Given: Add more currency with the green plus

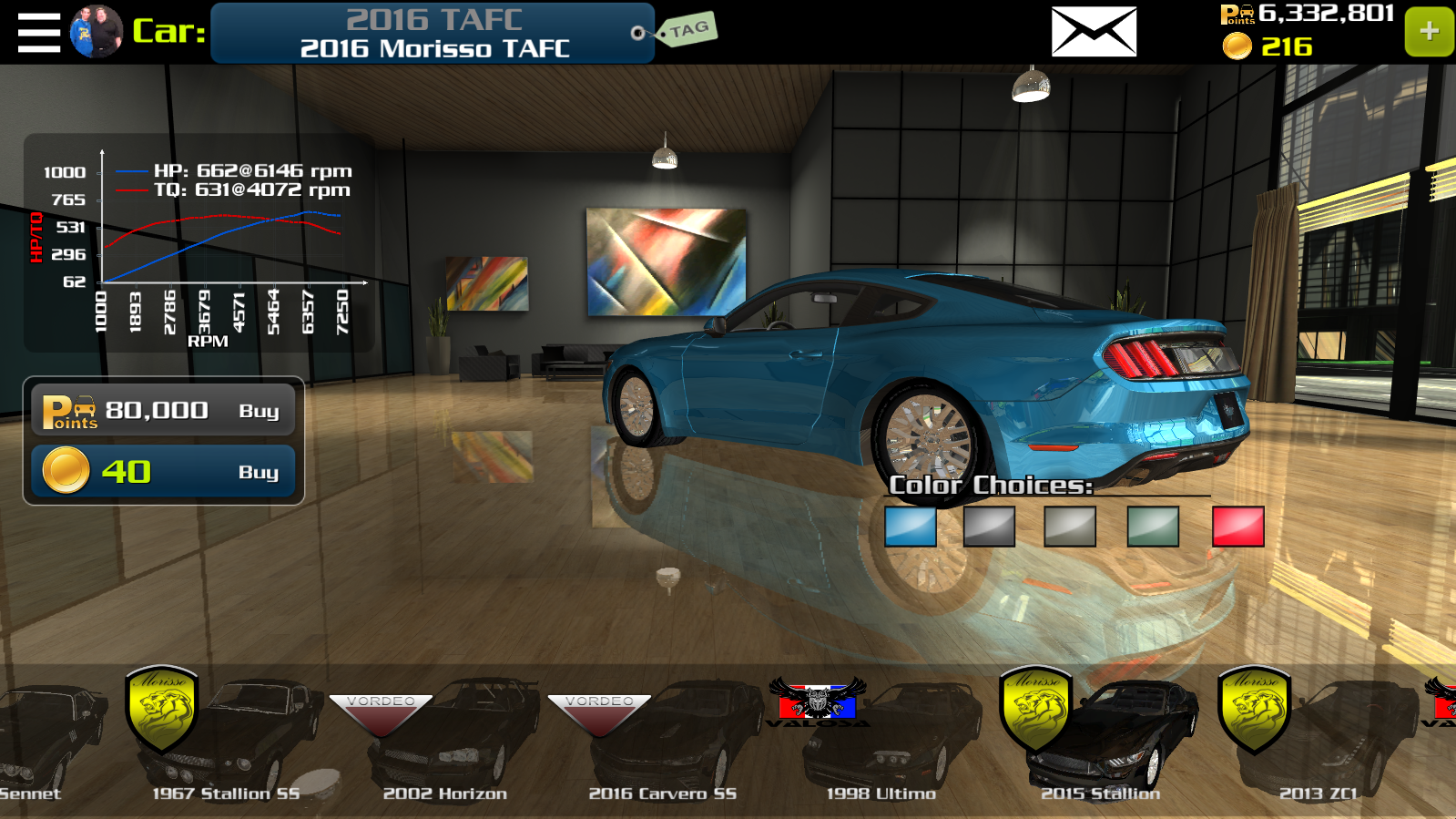Looking at the screenshot, I should click(1429, 32).
